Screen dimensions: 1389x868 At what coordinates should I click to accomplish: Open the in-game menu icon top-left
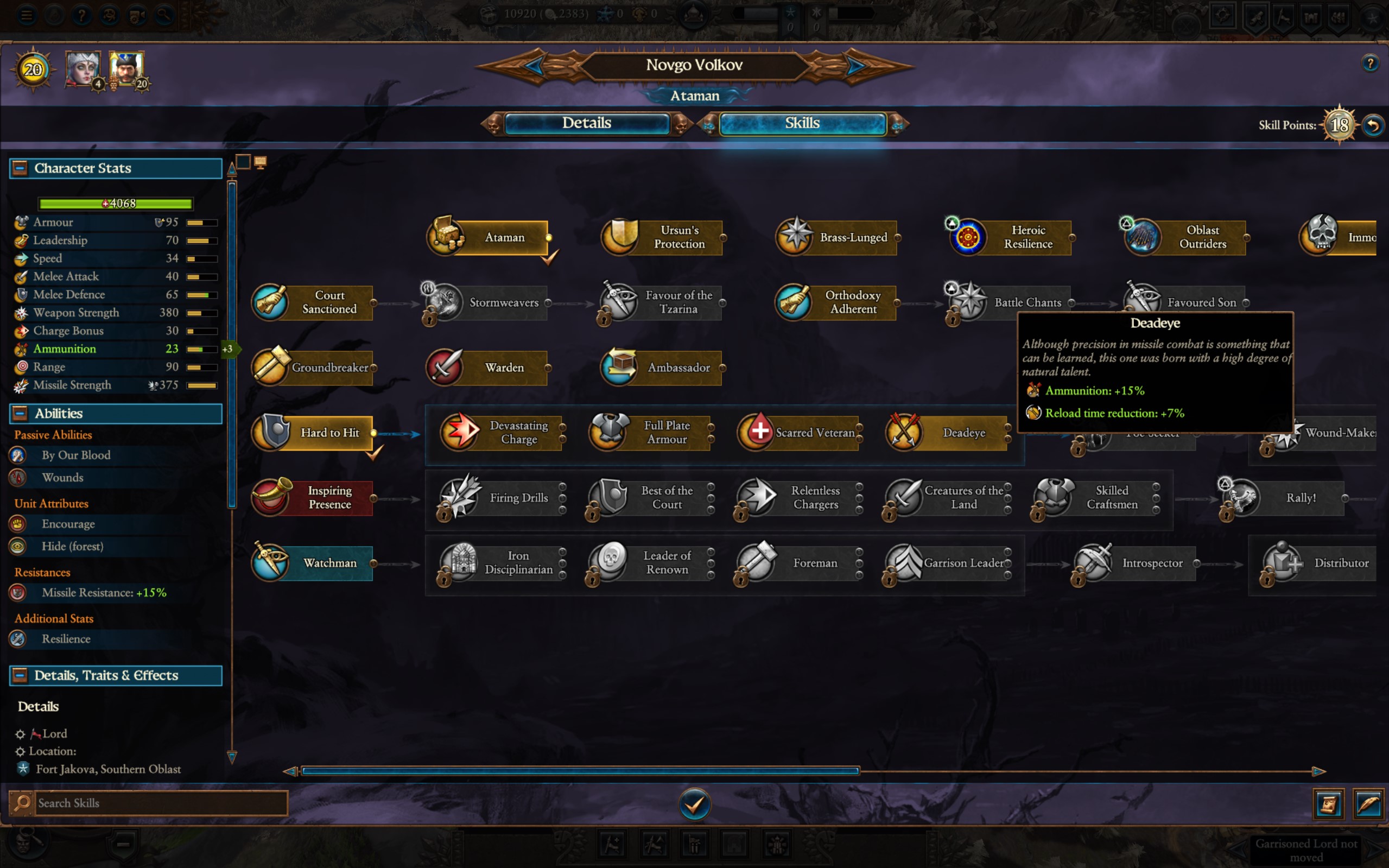pos(26,15)
